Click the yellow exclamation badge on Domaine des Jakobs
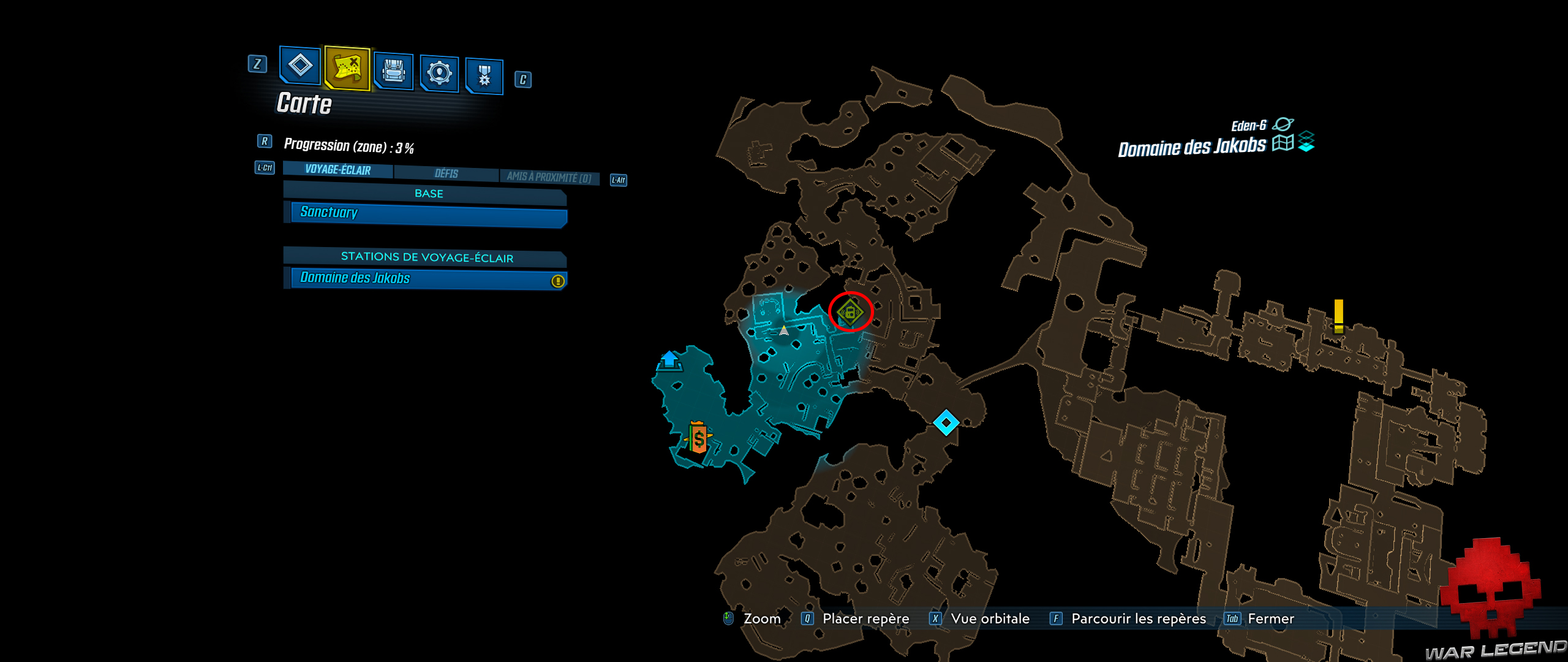Screen dimensions: 1568x662 [x=558, y=281]
